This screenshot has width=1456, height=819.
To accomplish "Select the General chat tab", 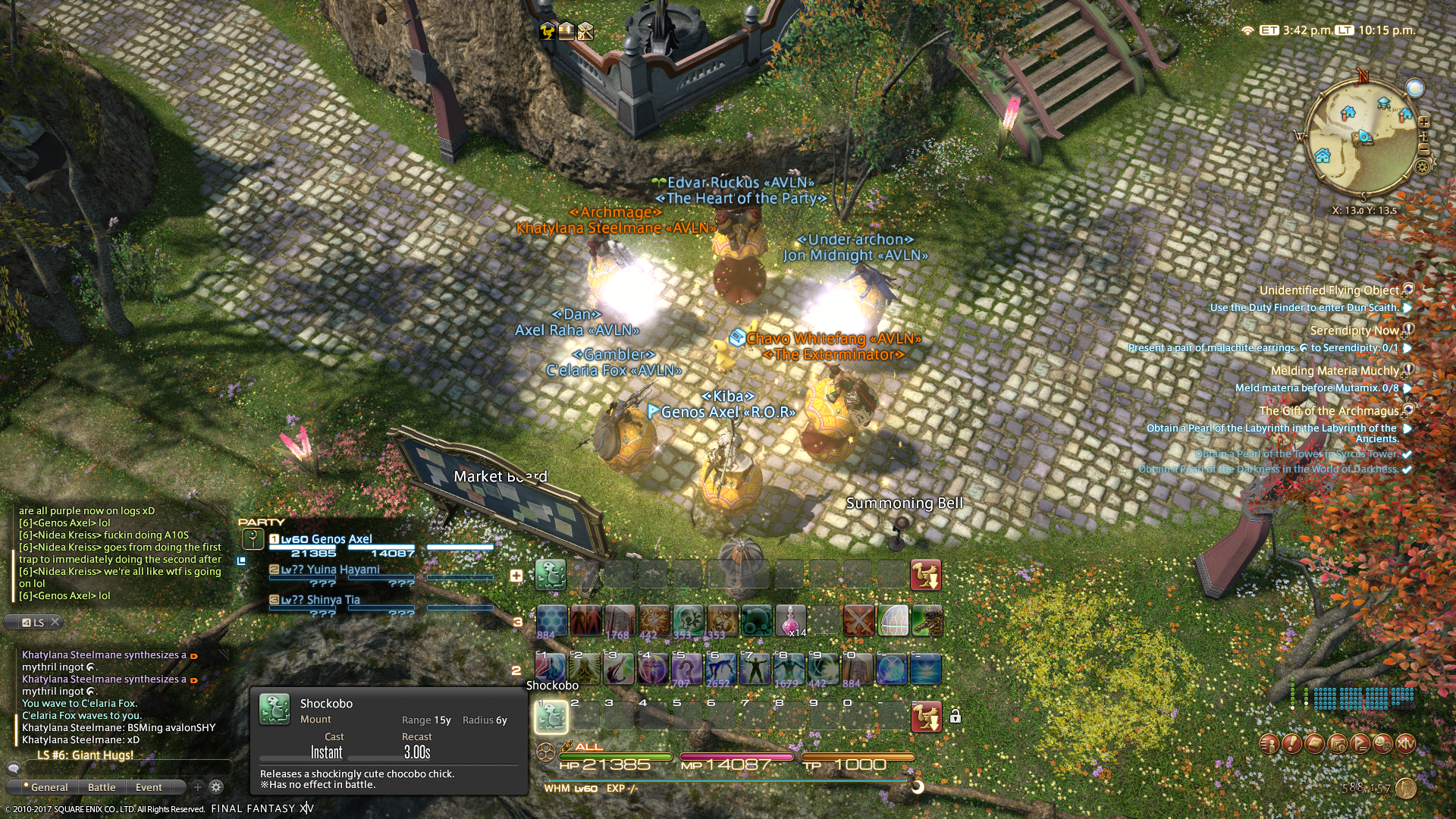I will pyautogui.click(x=49, y=787).
